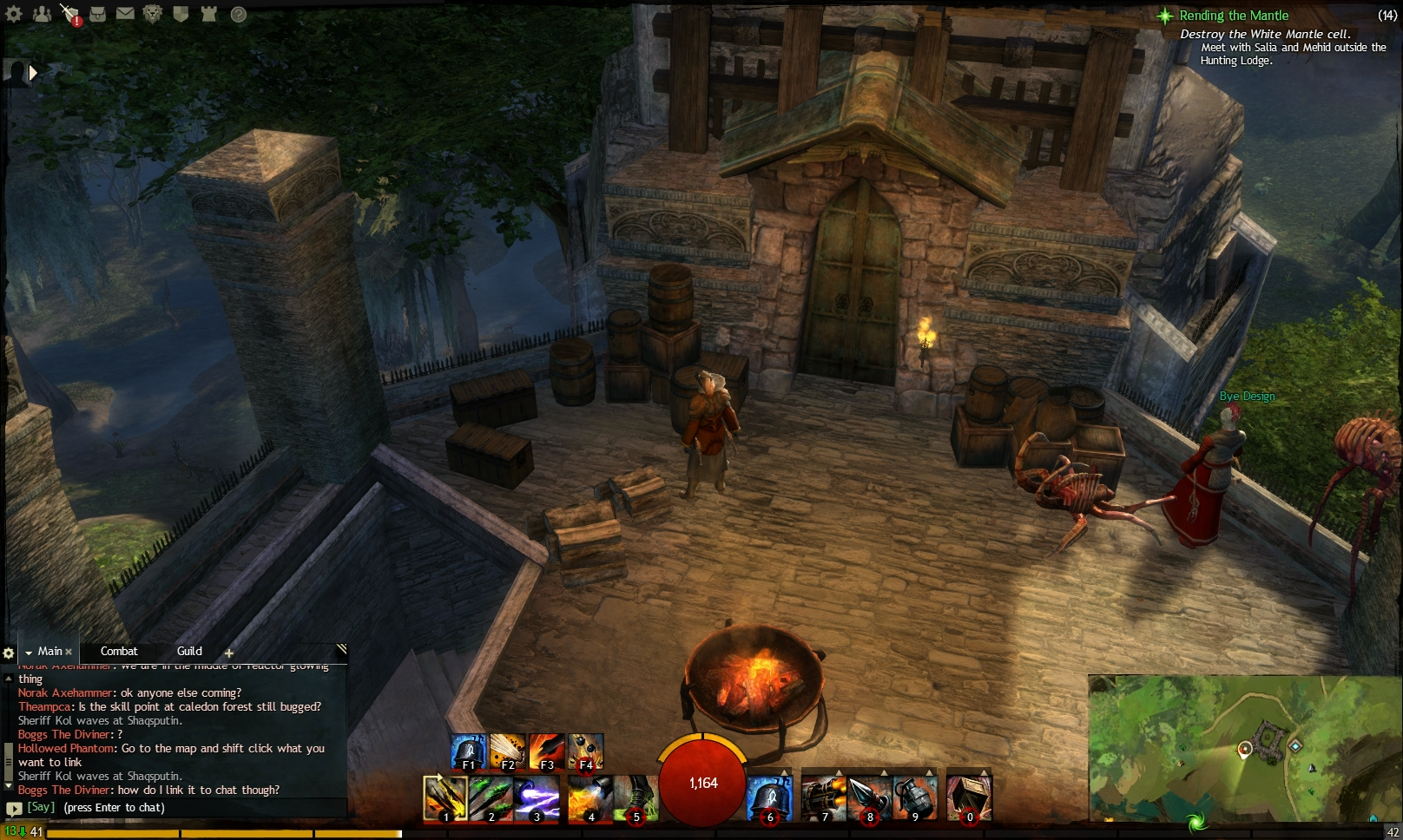Add a new chat tab with the plus
This screenshot has height=840, width=1403.
(x=229, y=652)
